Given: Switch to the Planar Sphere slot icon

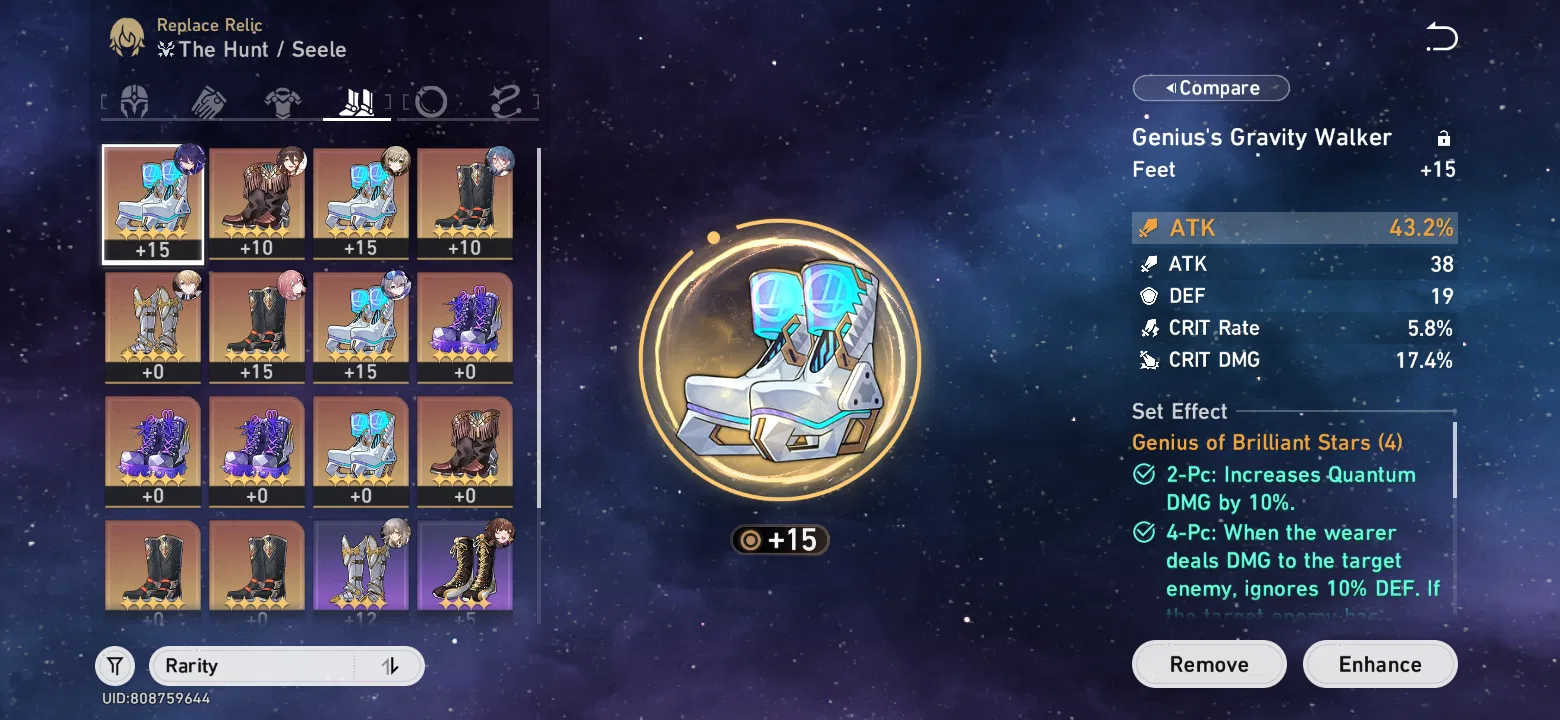Looking at the screenshot, I should pyautogui.click(x=430, y=99).
